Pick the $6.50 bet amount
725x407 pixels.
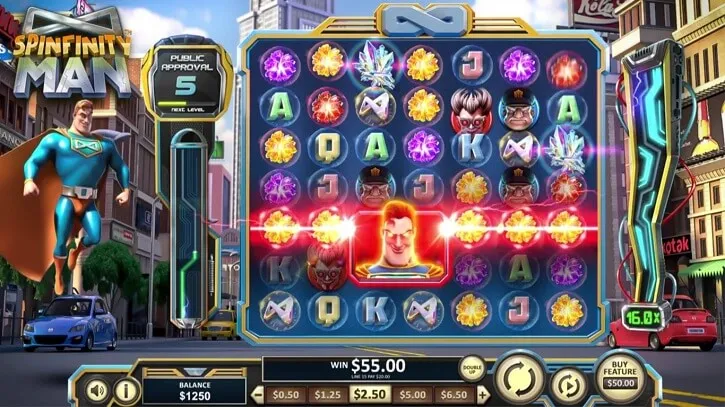tap(455, 394)
